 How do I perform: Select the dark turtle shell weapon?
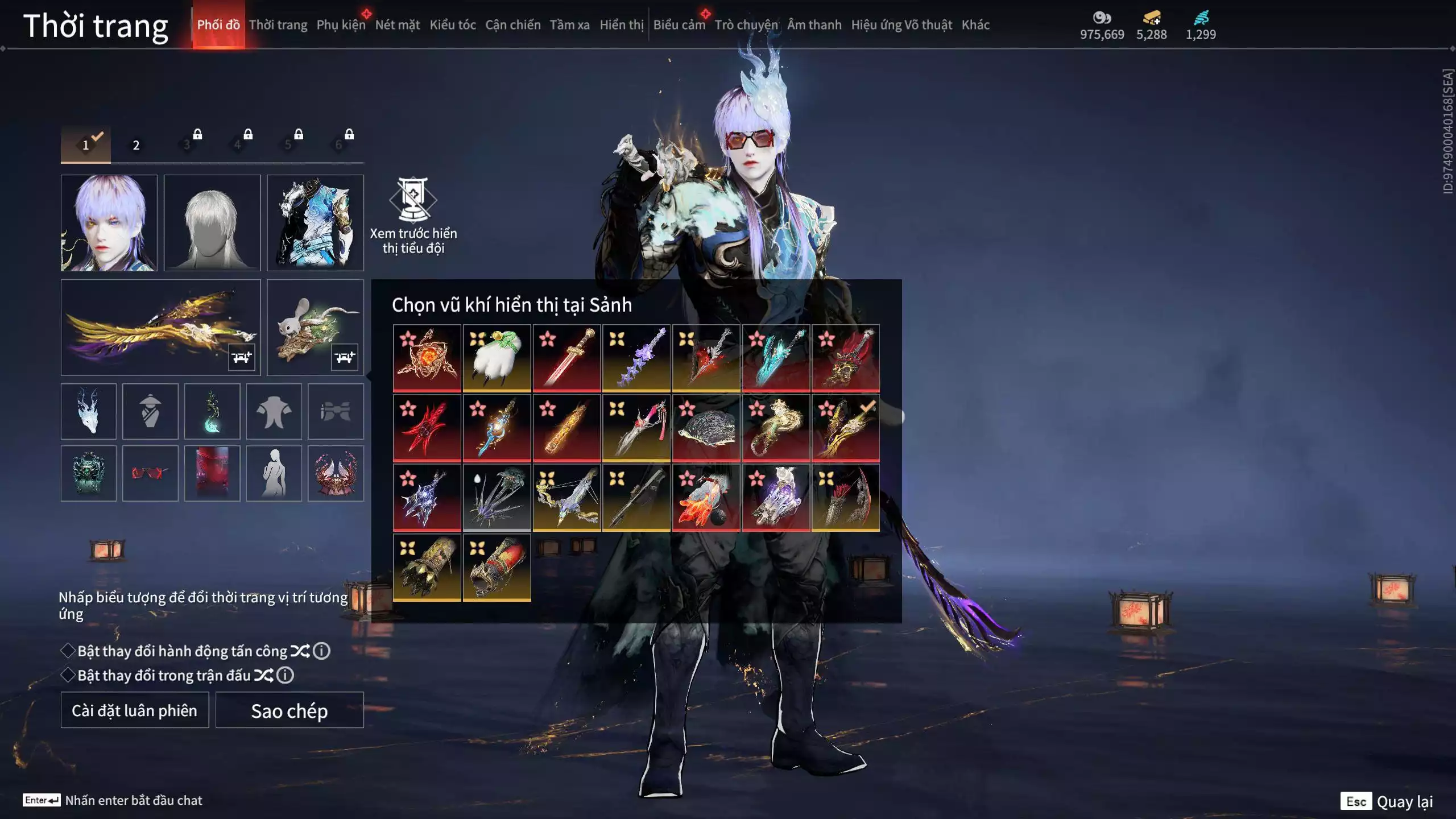(x=706, y=428)
